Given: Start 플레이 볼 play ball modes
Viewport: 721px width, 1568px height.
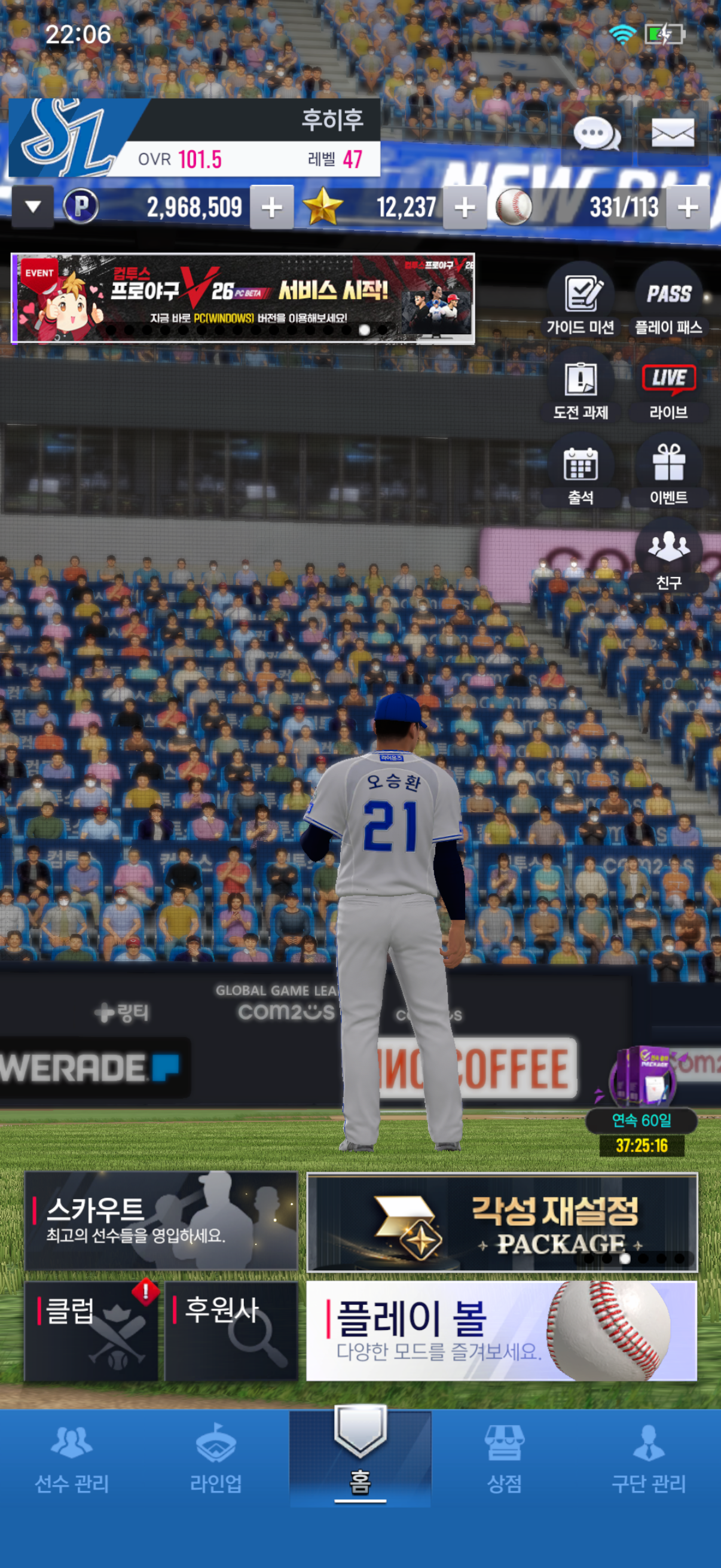Looking at the screenshot, I should coord(502,1331).
